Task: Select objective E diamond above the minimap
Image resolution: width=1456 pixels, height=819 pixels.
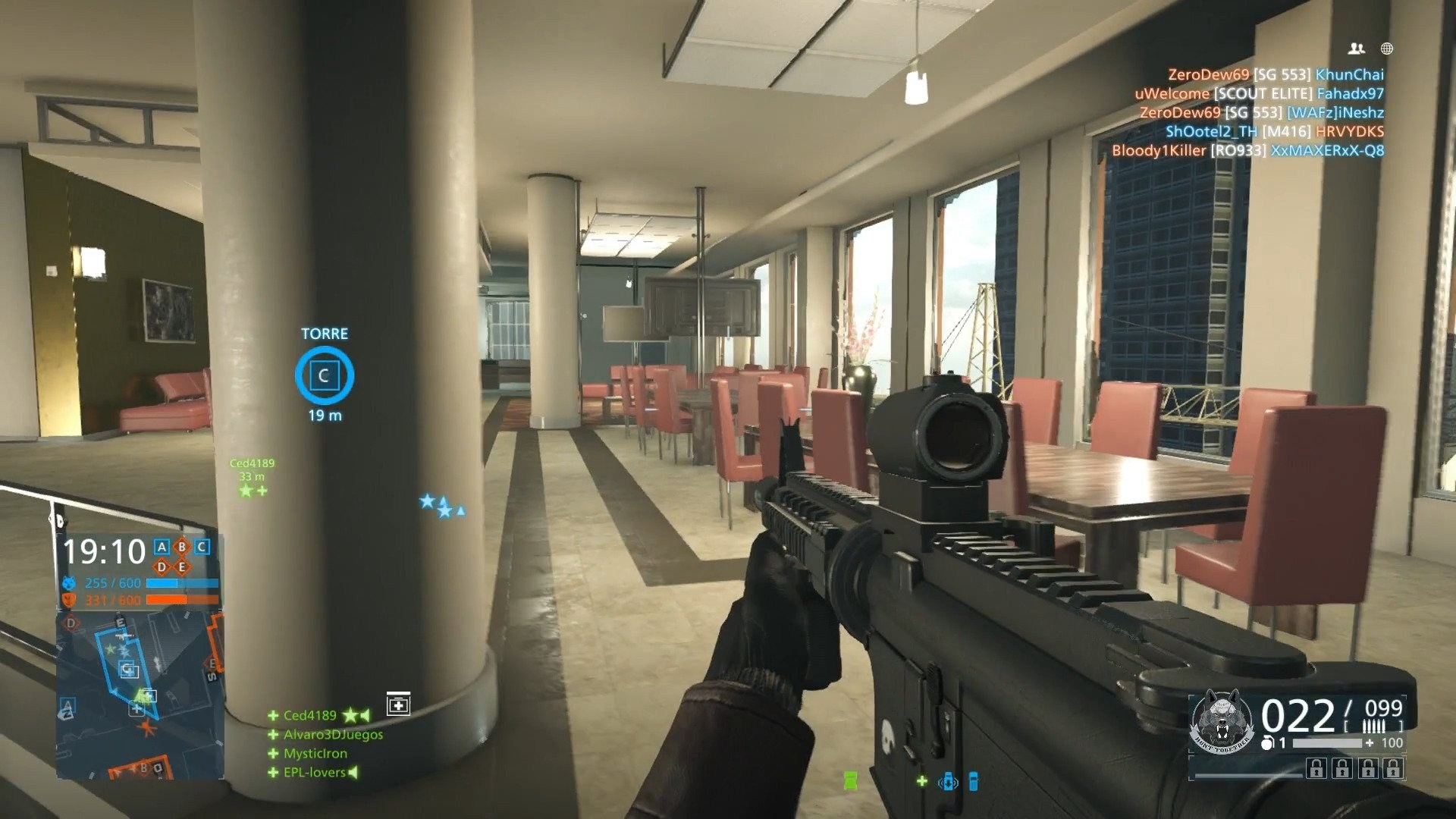Action: click(181, 567)
